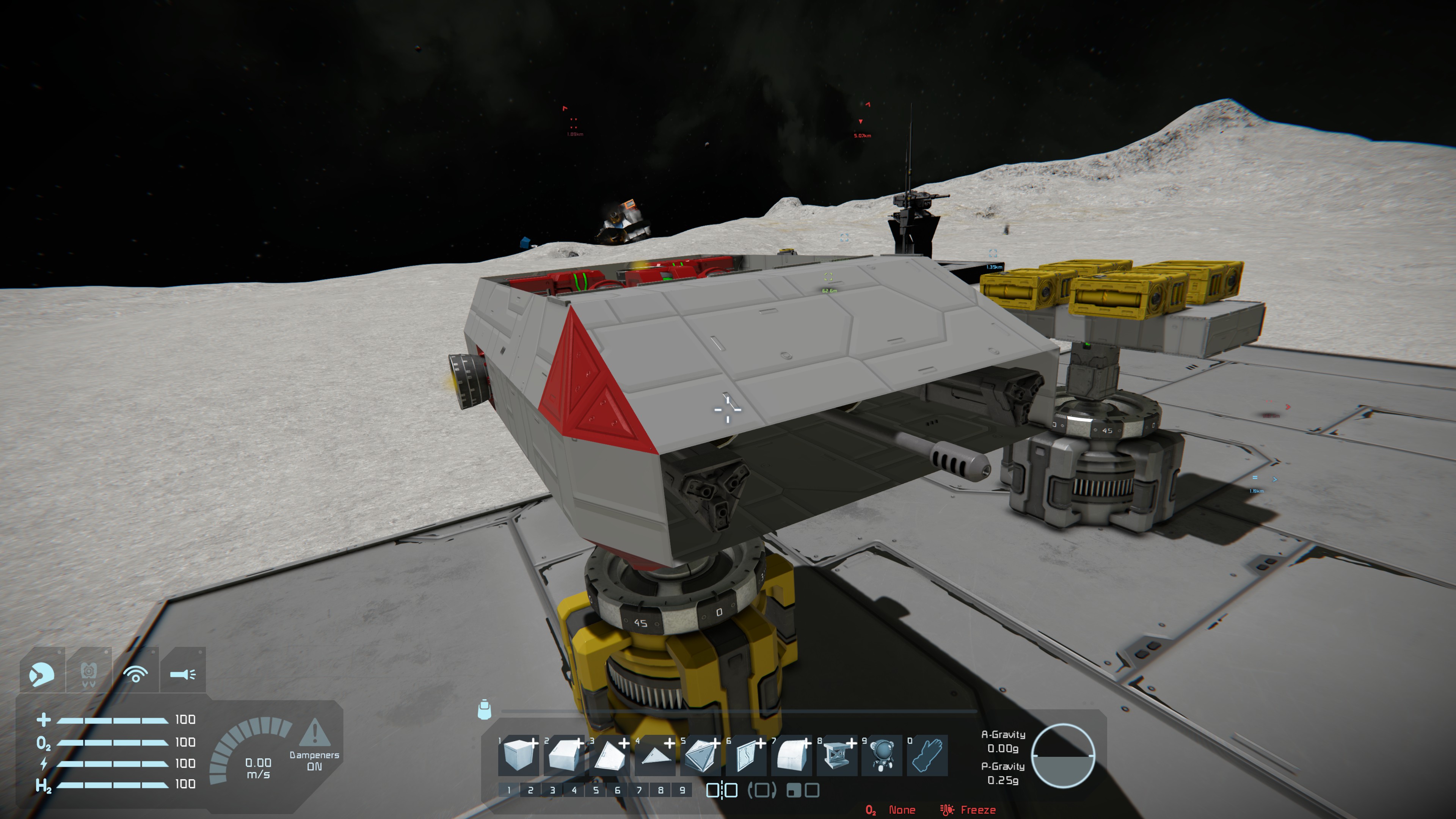This screenshot has width=1456, height=819.
Task: Select the flat armor panel in slot 6
Action: pyautogui.click(x=745, y=755)
